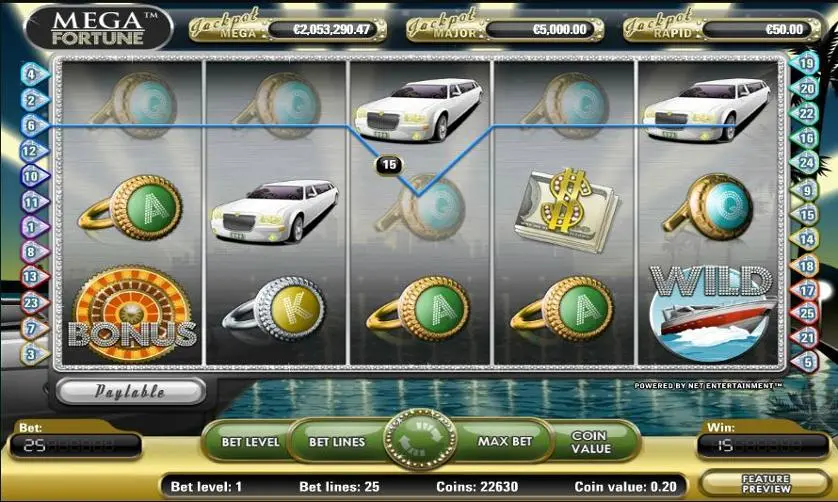The height and width of the screenshot is (502, 838).
Task: Select bet line marker 4
Action: click(x=30, y=74)
